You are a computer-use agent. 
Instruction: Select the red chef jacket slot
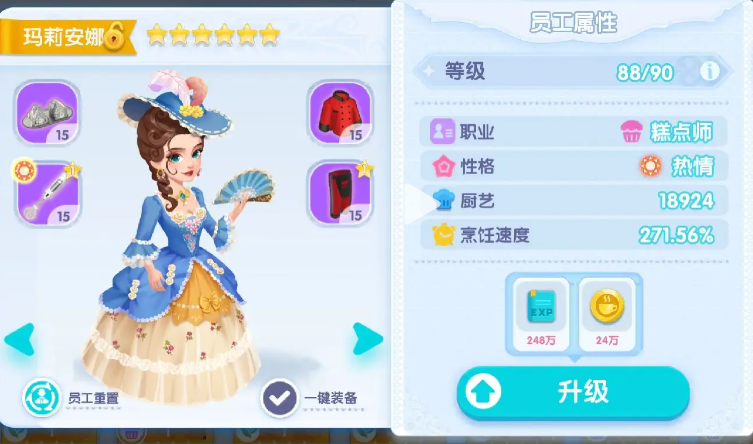[x=340, y=111]
